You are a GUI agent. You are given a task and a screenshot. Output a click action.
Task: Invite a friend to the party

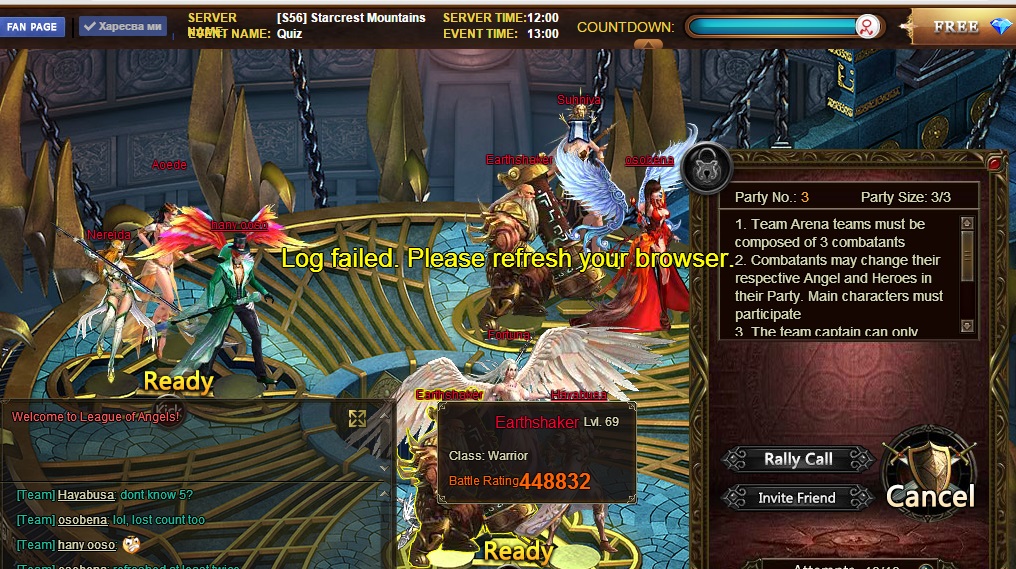(x=797, y=497)
